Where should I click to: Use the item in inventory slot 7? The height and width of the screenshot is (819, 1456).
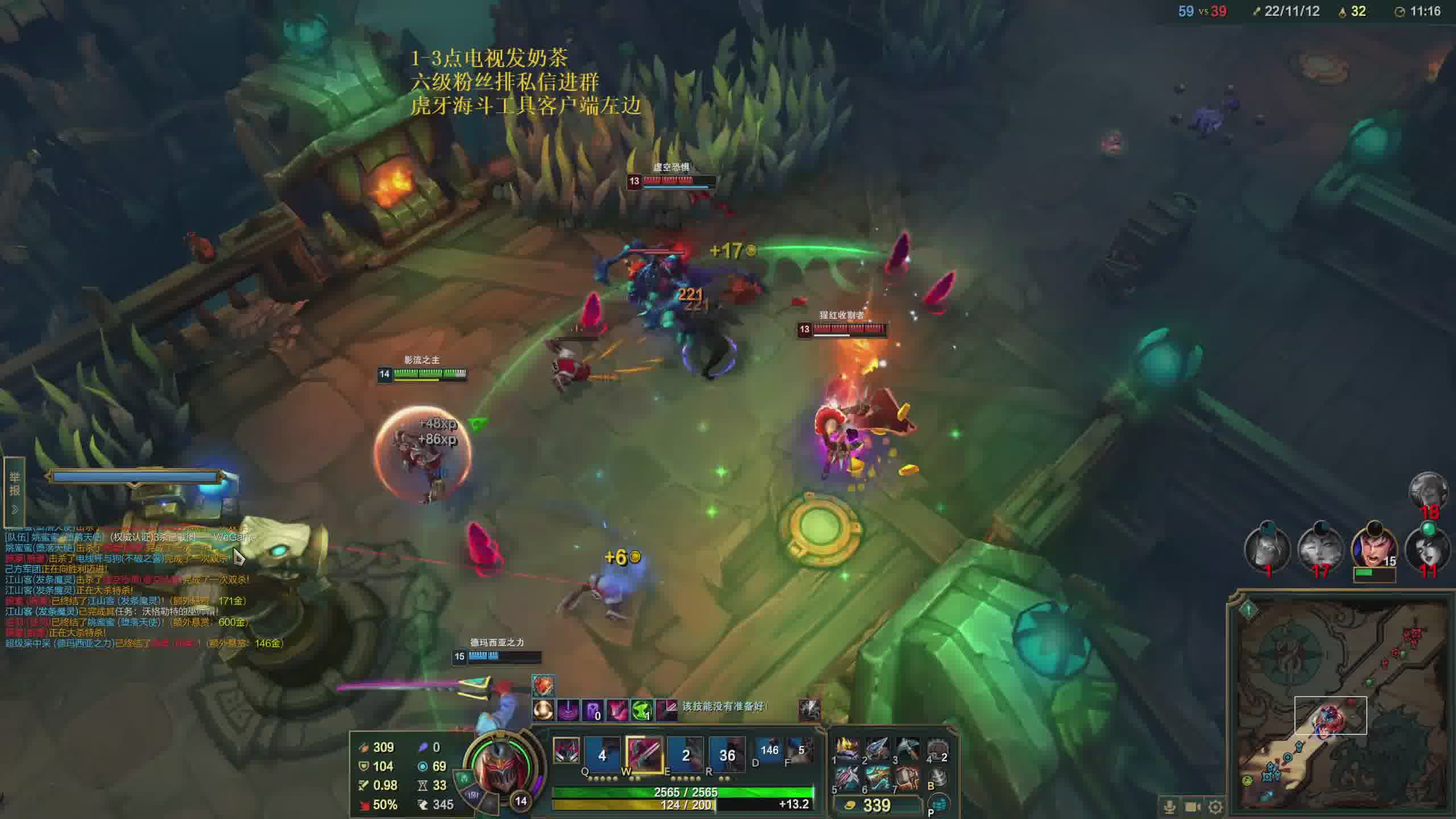907,779
